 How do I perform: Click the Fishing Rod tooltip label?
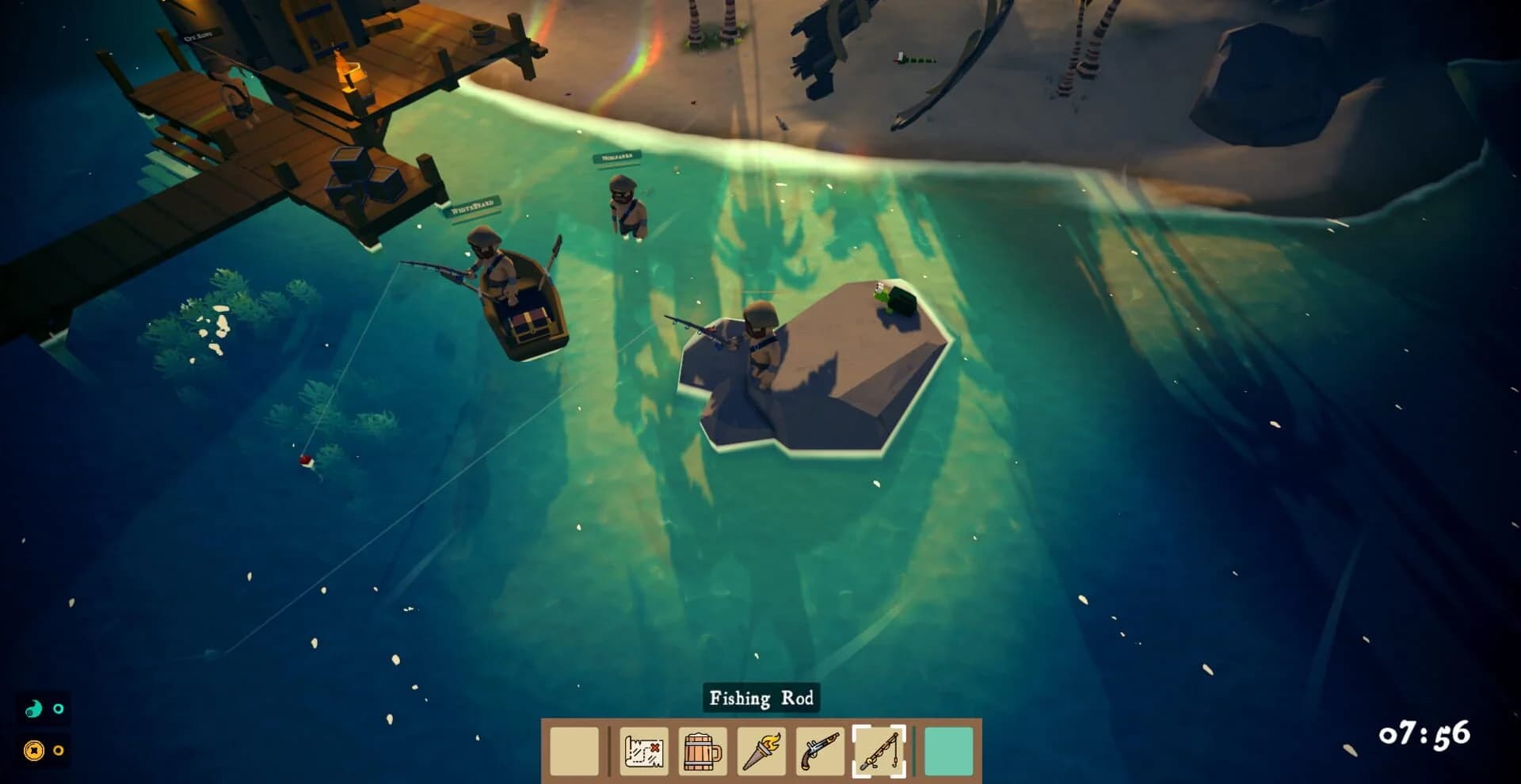(x=762, y=699)
